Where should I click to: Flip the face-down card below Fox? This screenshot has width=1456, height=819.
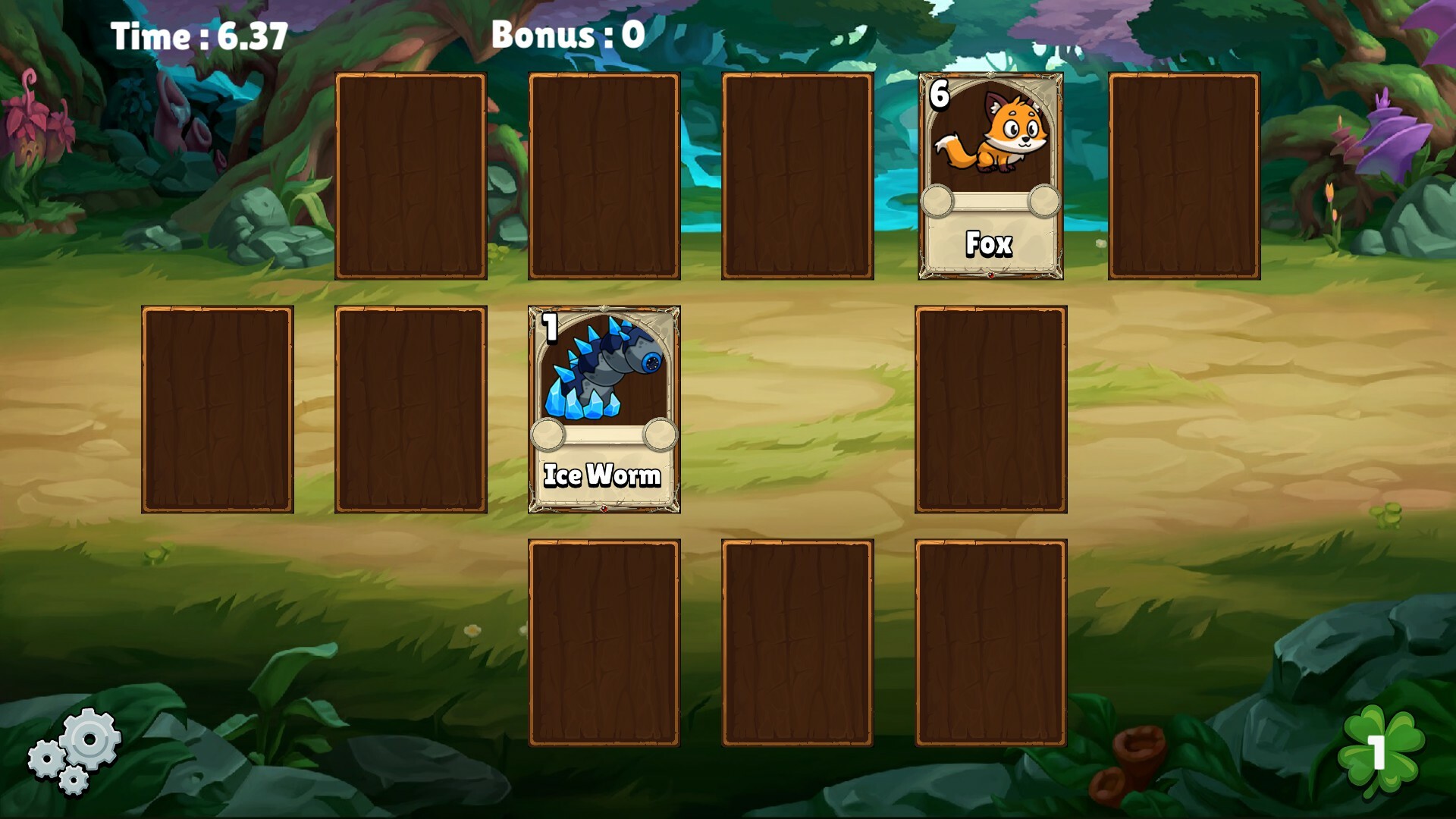pyautogui.click(x=990, y=409)
